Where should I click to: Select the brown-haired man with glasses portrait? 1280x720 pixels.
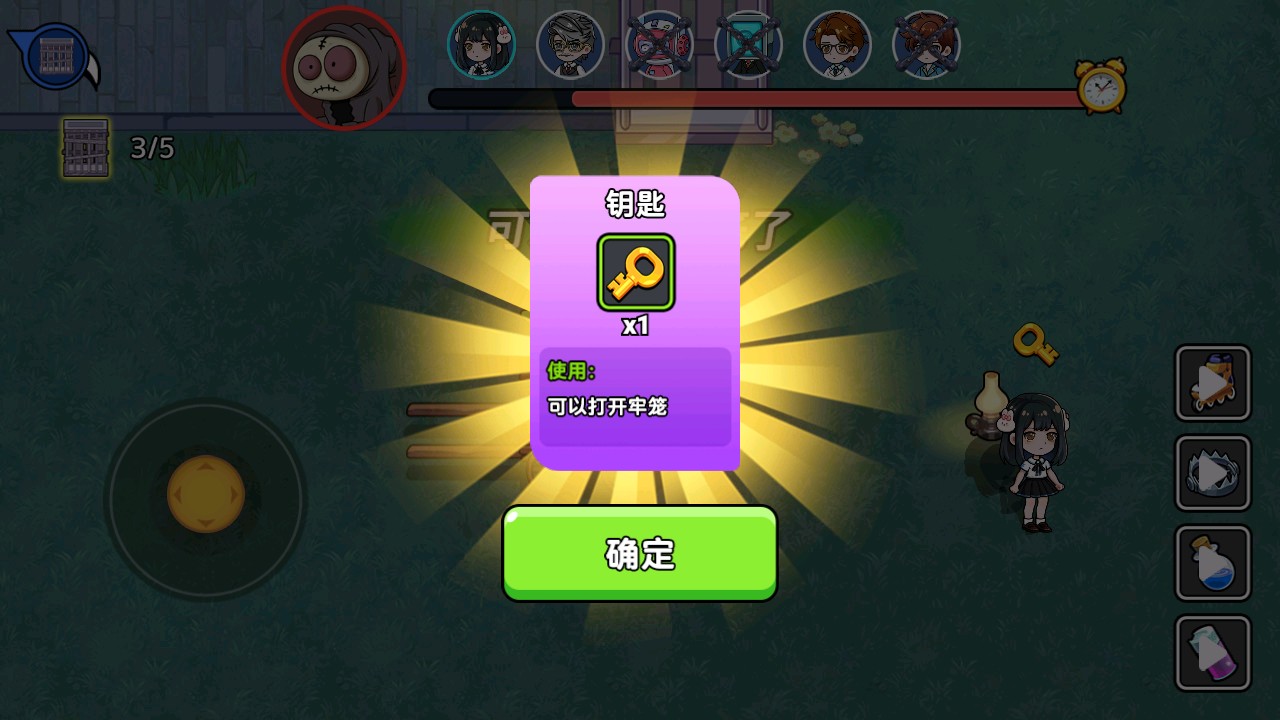(837, 44)
